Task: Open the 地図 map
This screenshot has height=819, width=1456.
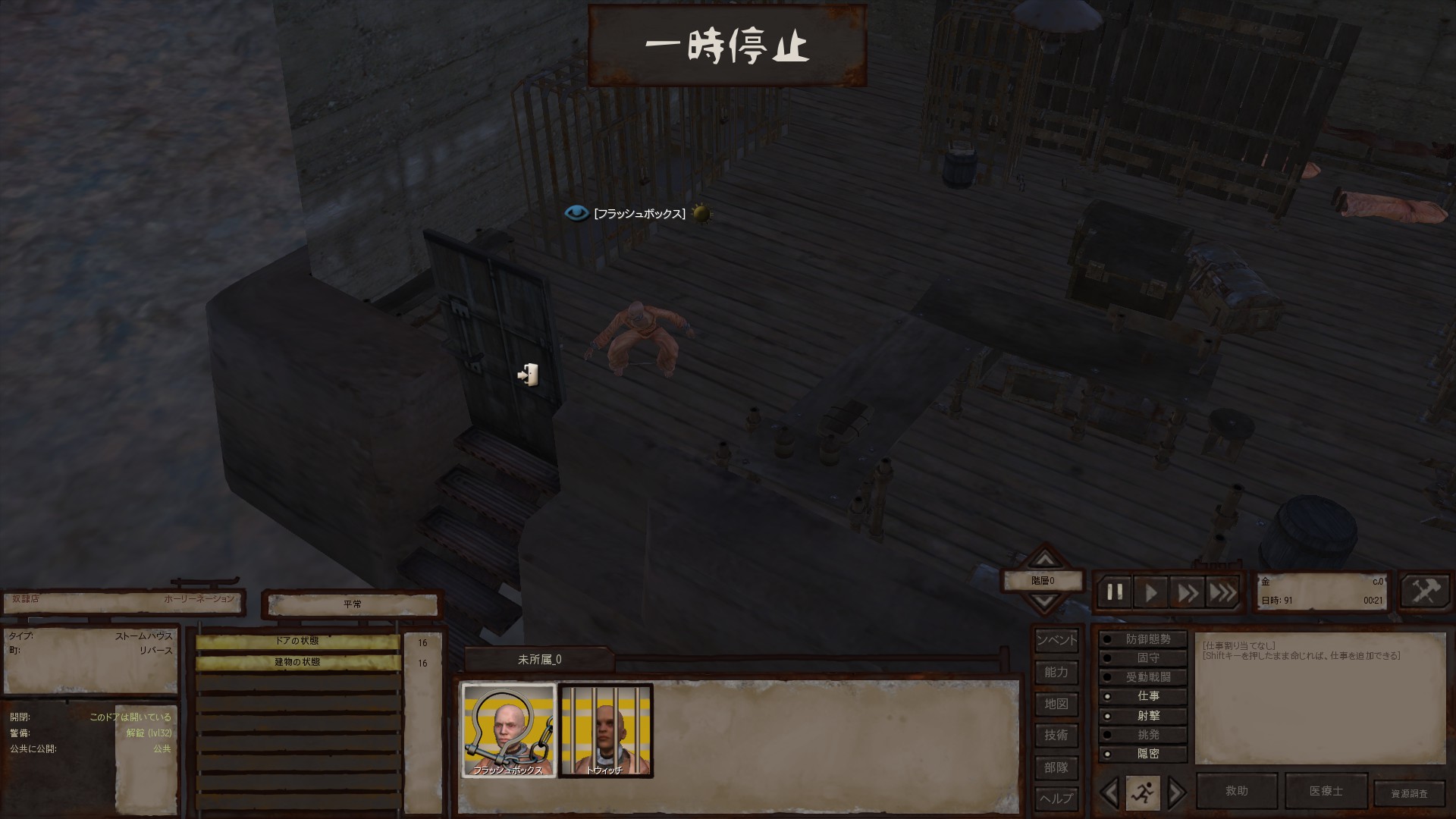Action: click(1056, 704)
